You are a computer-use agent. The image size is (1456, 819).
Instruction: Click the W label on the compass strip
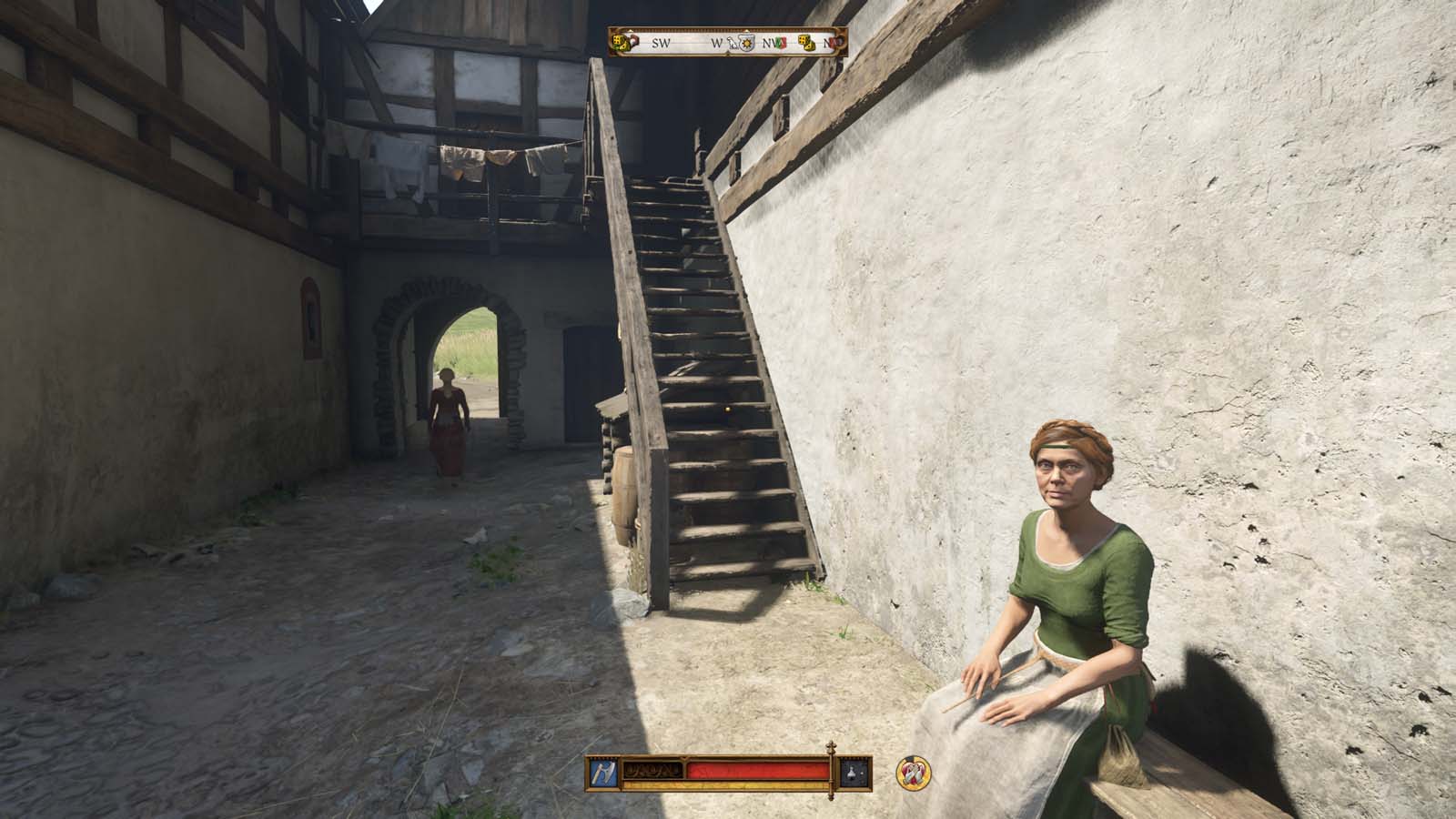click(x=718, y=43)
